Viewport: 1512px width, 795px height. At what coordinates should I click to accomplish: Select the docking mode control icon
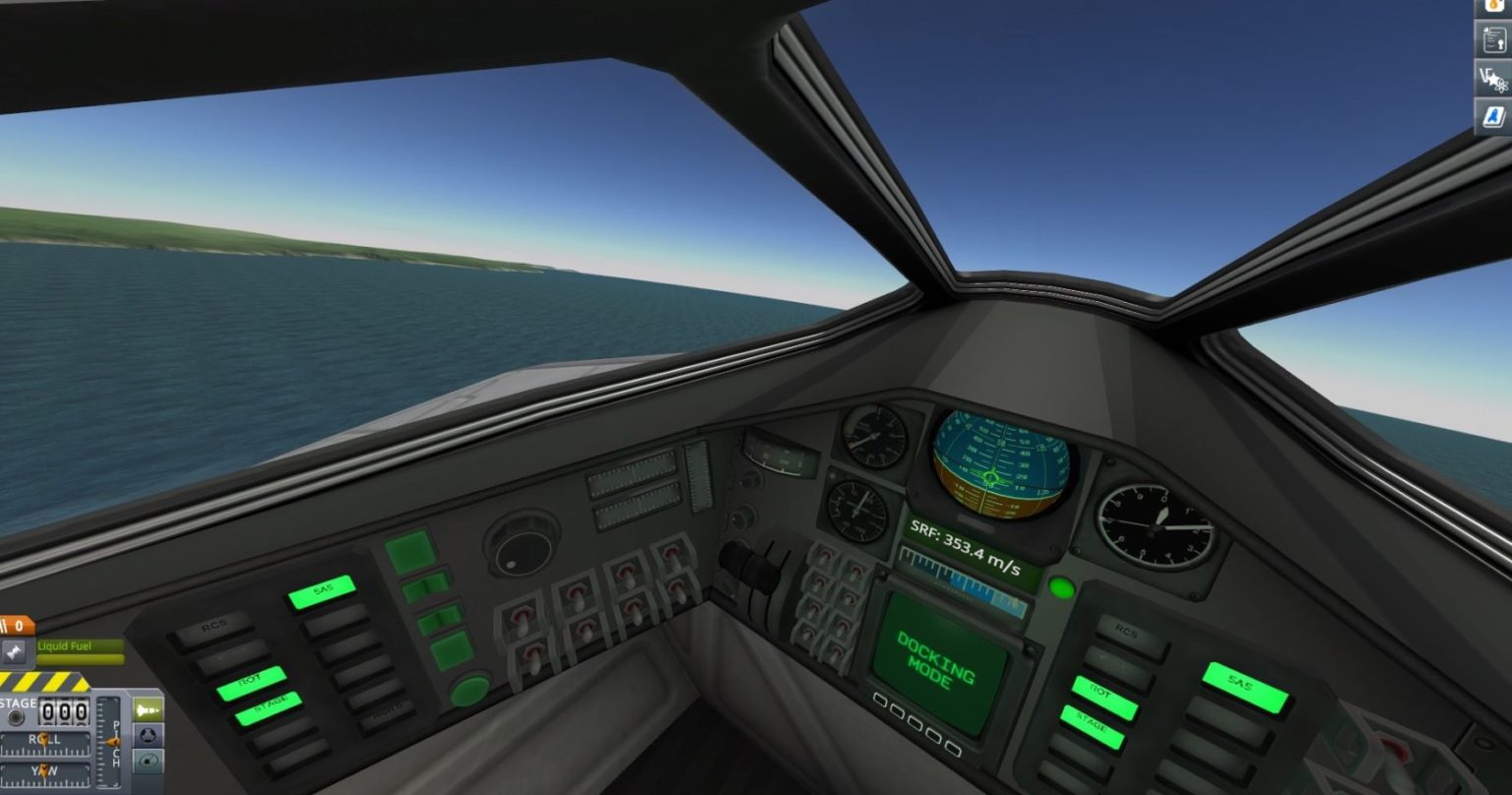tap(148, 736)
